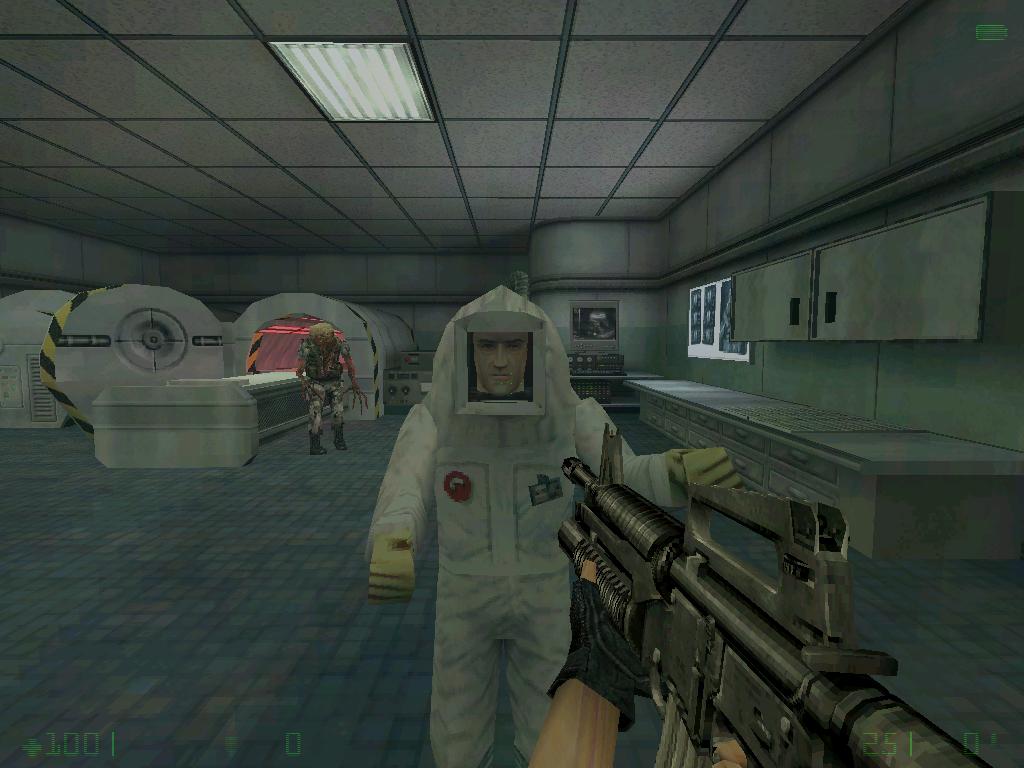Click the night vision battery icon
The height and width of the screenshot is (768, 1024).
990,32
